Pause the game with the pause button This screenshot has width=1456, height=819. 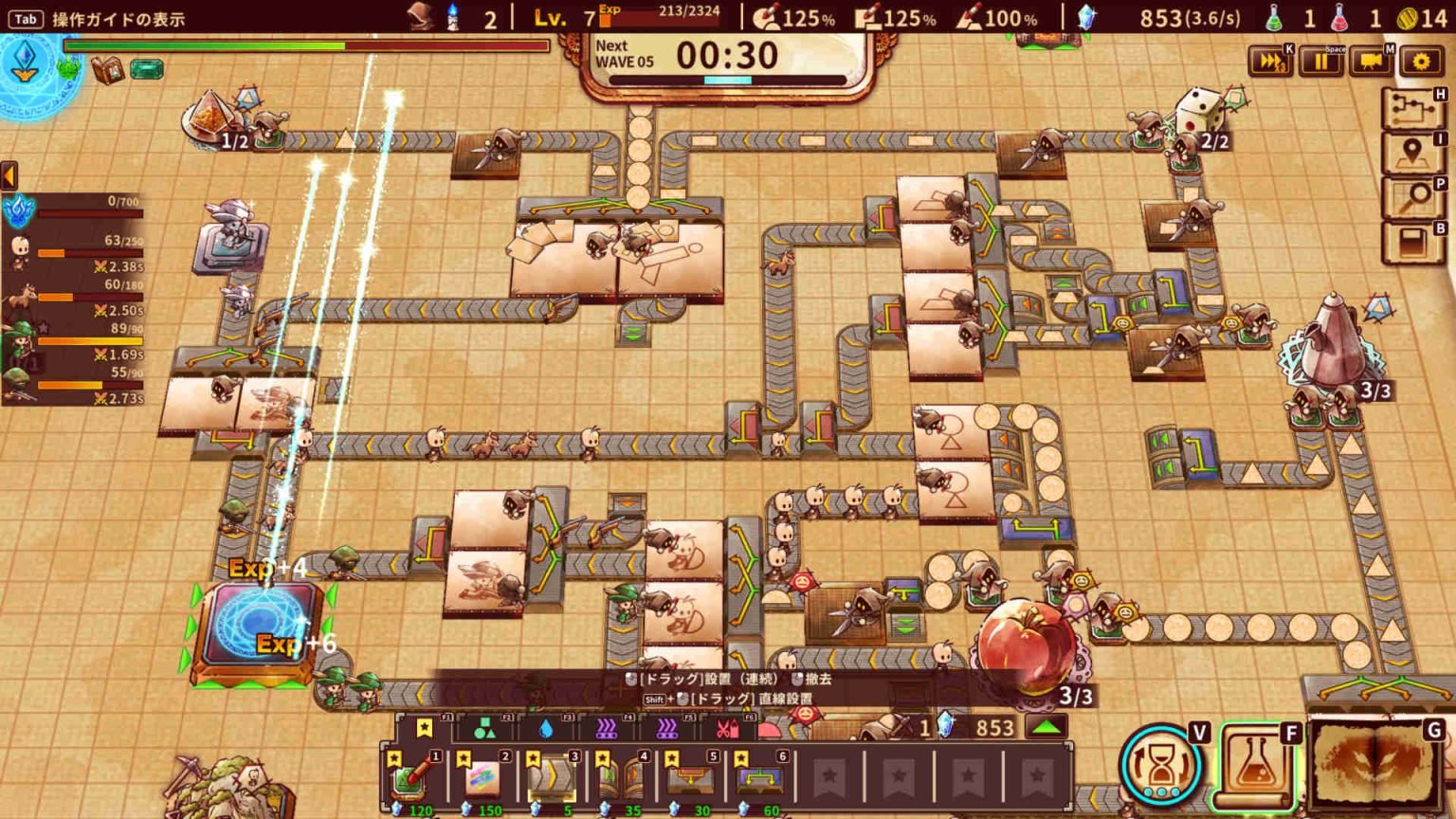pos(1321,62)
